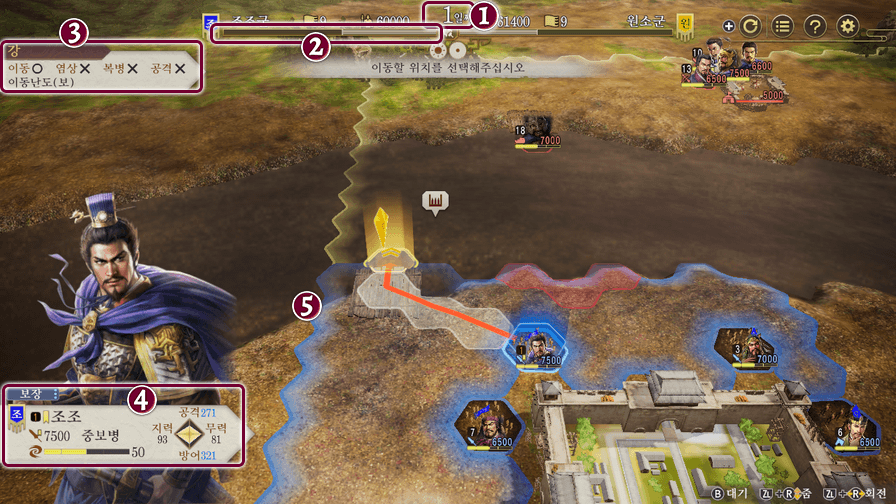The image size is (896, 504).
Task: Click the yellow Yuan Shao army banner
Action: [685, 22]
